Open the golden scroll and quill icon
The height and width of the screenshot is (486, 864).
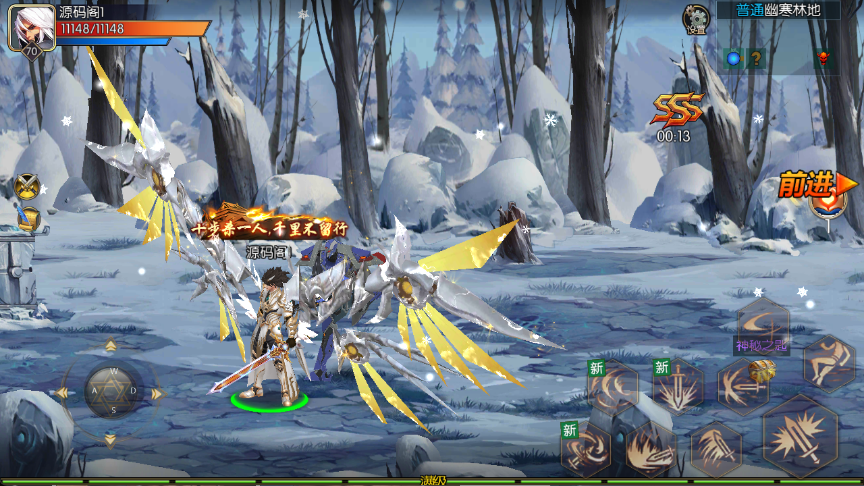pyautogui.click(x=29, y=218)
